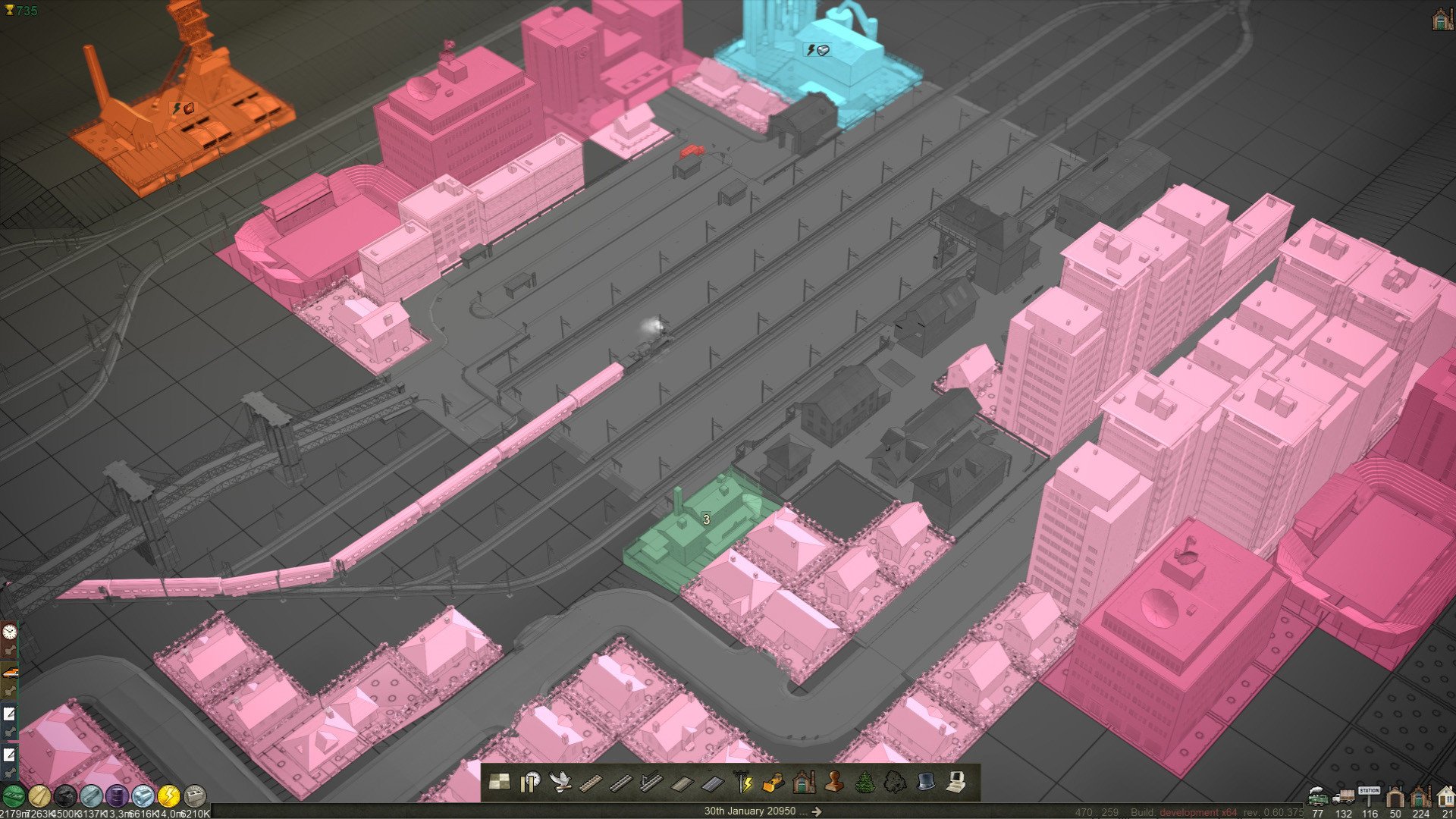This screenshot has height=819, width=1456.
Task: Select the yellow lightning electricity resource coin
Action: (168, 795)
